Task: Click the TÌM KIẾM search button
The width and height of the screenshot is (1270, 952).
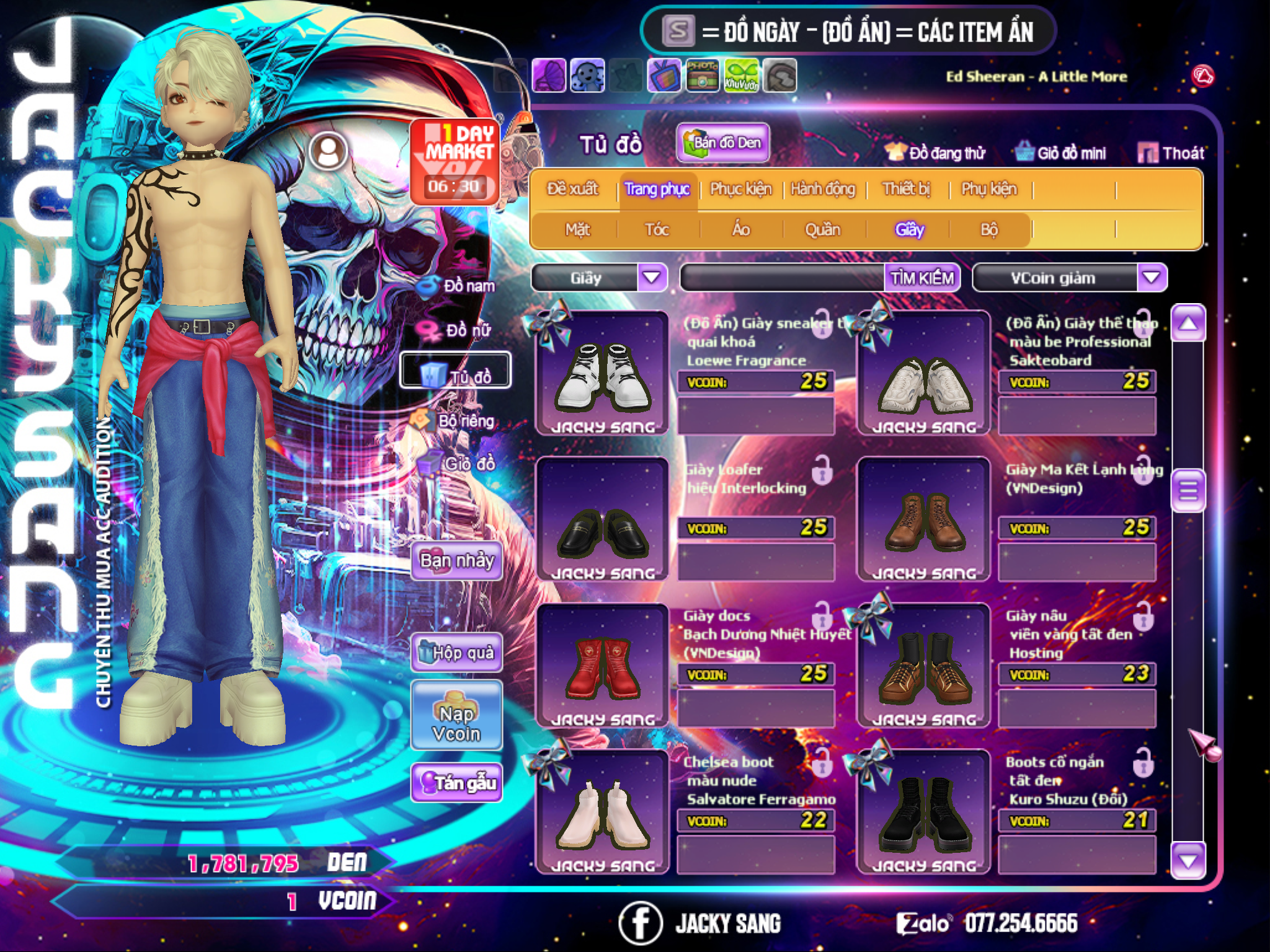Action: [x=922, y=278]
